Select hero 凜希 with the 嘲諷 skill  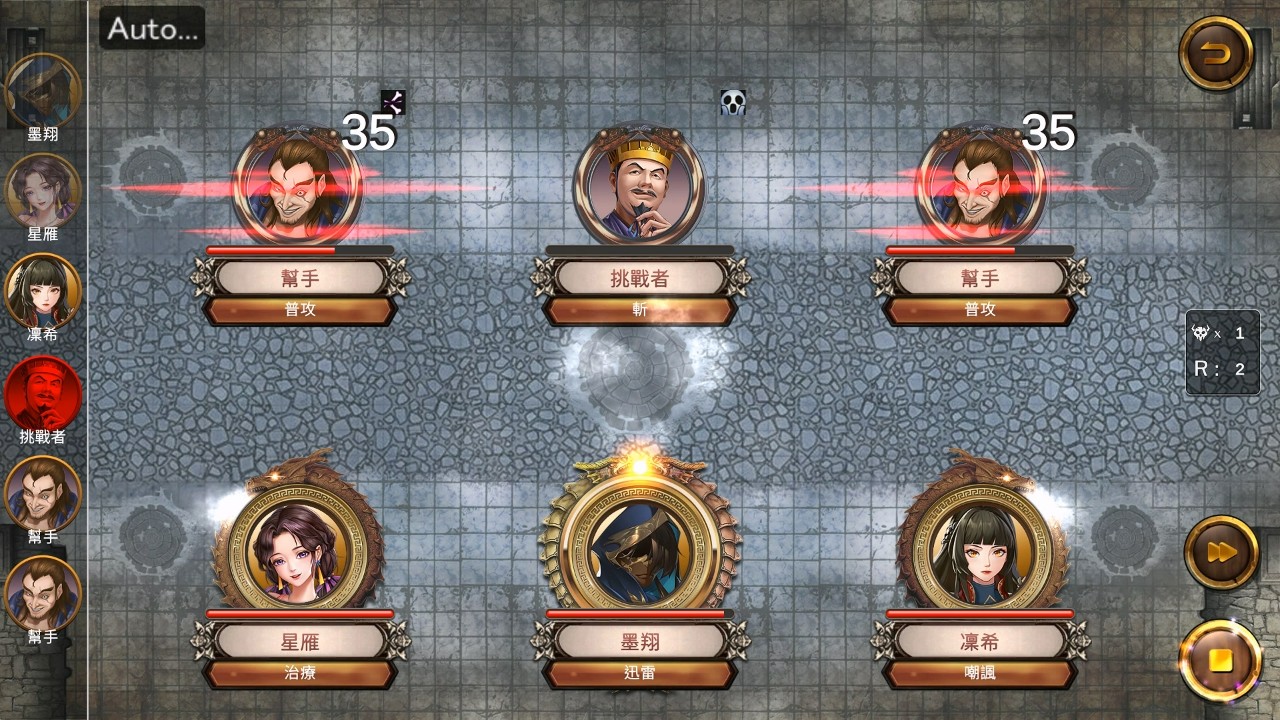[x=979, y=546]
